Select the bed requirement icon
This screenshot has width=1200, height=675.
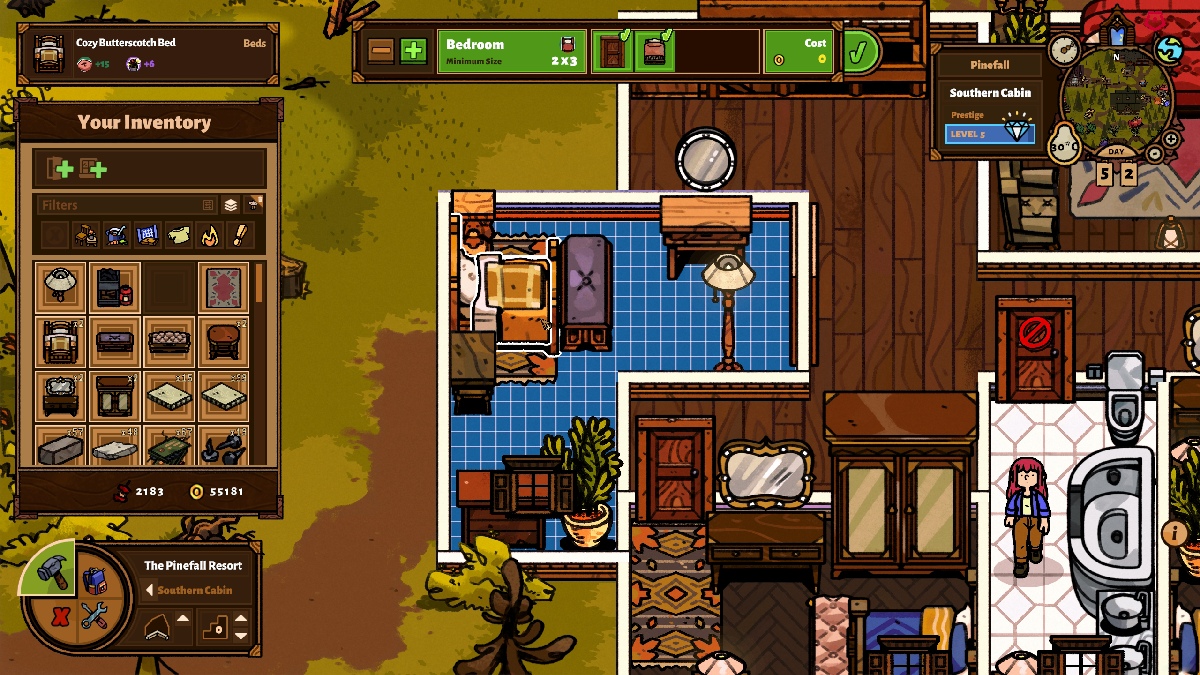coord(653,51)
